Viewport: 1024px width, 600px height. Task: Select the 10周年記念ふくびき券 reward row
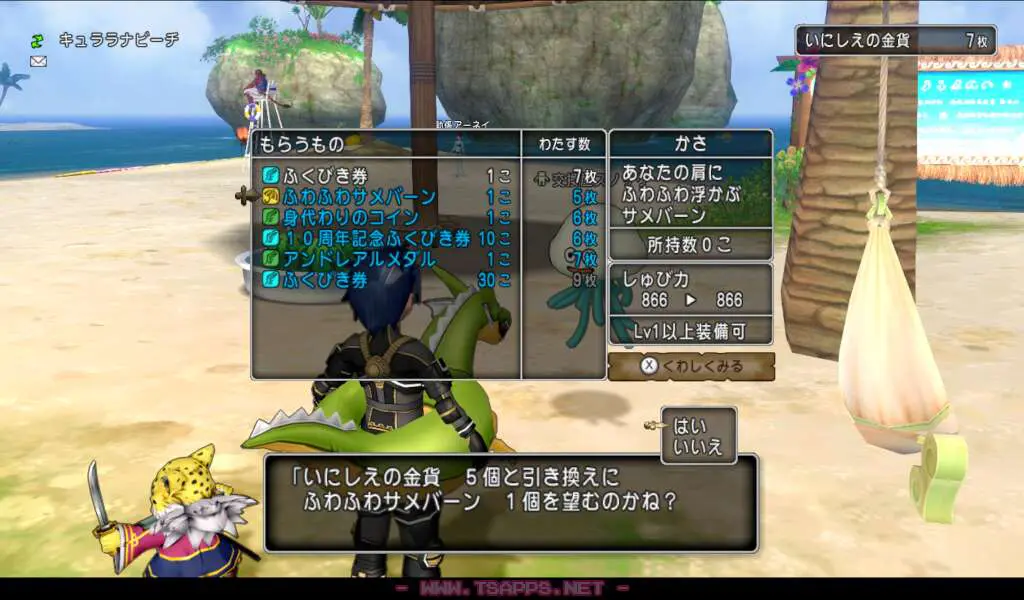(385, 238)
